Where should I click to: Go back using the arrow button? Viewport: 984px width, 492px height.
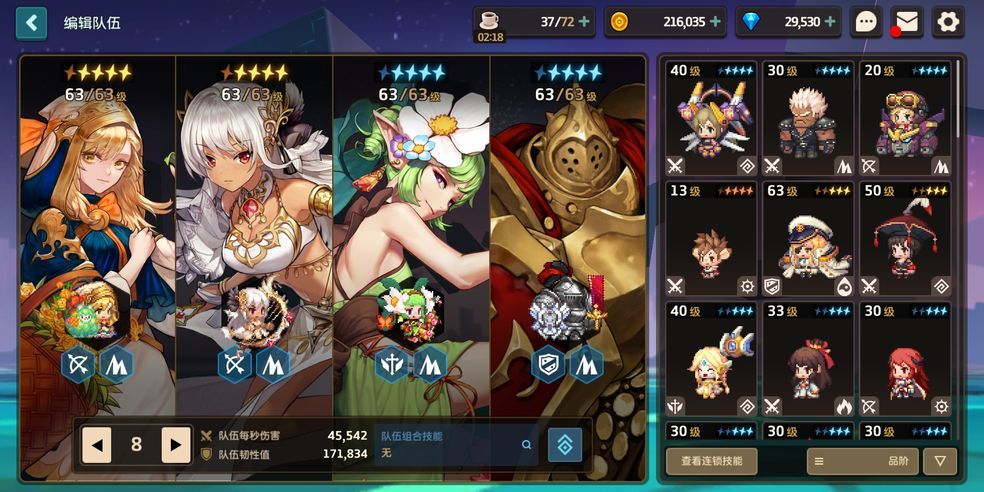pos(31,22)
